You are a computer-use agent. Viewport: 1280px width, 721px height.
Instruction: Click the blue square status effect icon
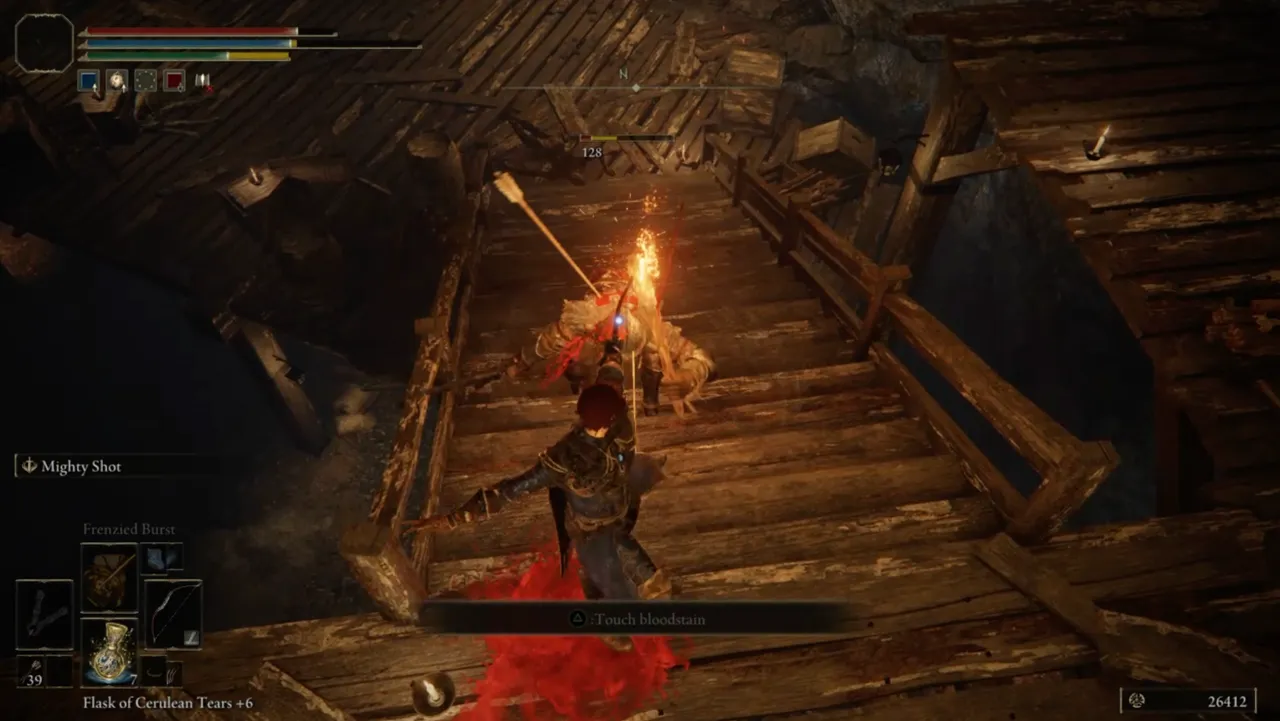click(88, 80)
